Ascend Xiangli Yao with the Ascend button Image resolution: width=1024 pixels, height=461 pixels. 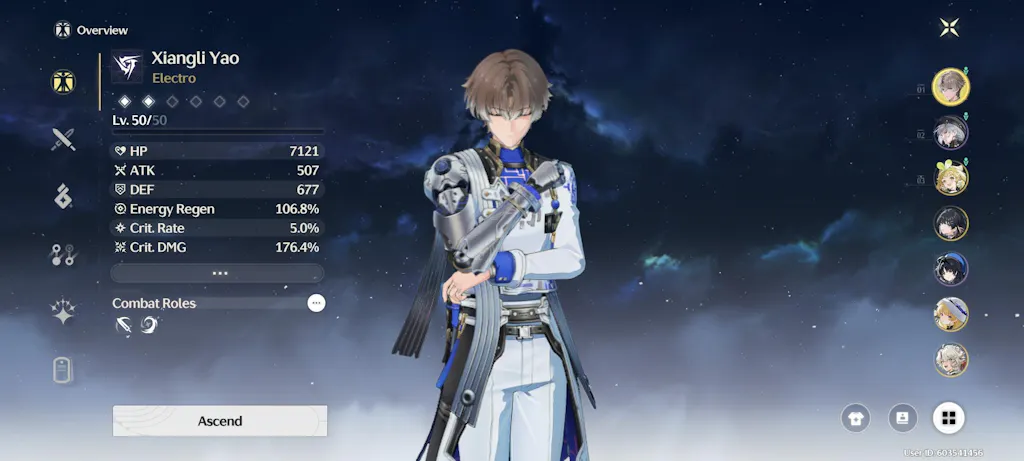220,421
